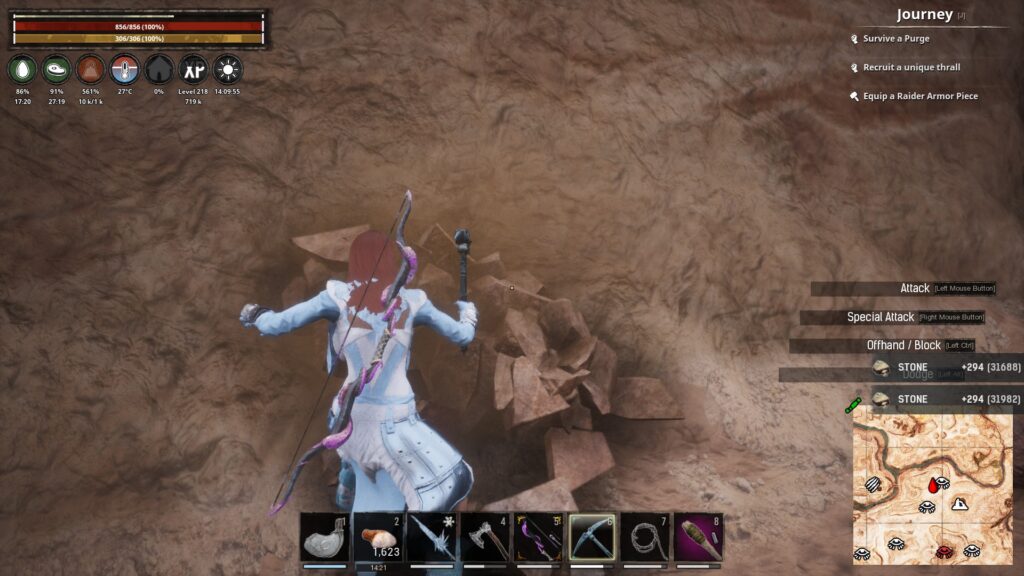Click the white tent camp marker on the minimap

coord(960,503)
